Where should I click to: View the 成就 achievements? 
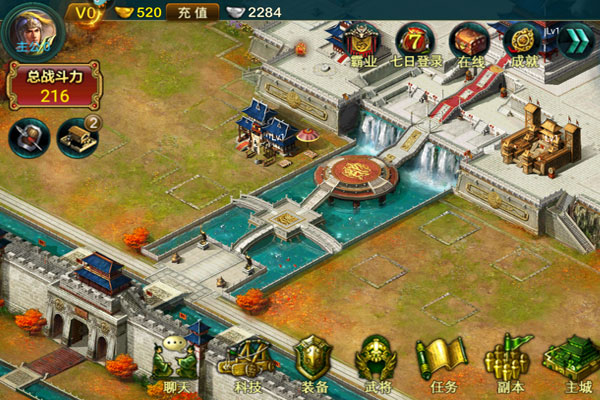click(x=523, y=44)
